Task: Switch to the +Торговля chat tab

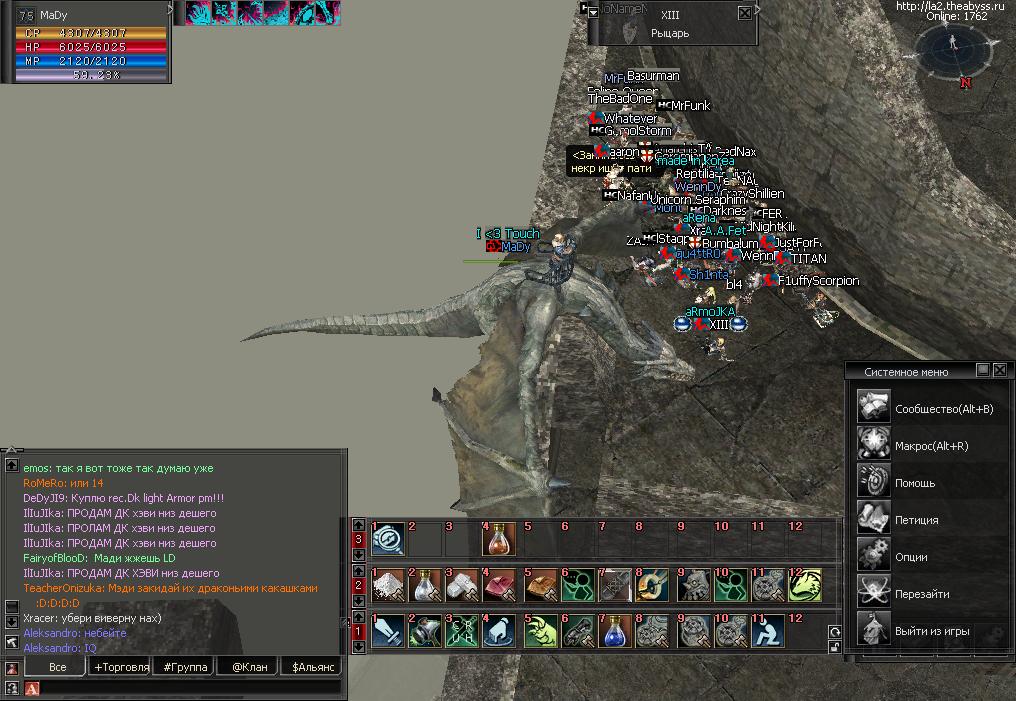Action: 121,667
